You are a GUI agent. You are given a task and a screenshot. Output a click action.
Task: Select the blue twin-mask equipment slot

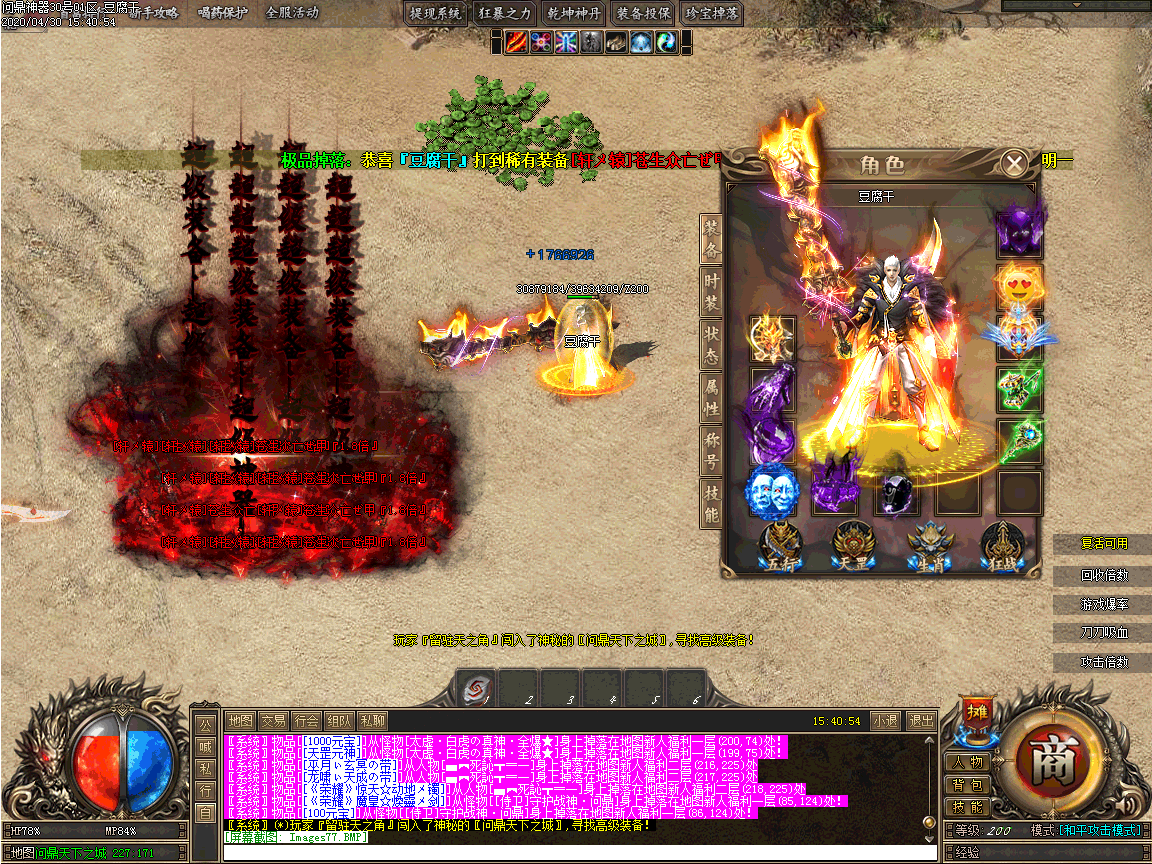point(772,492)
